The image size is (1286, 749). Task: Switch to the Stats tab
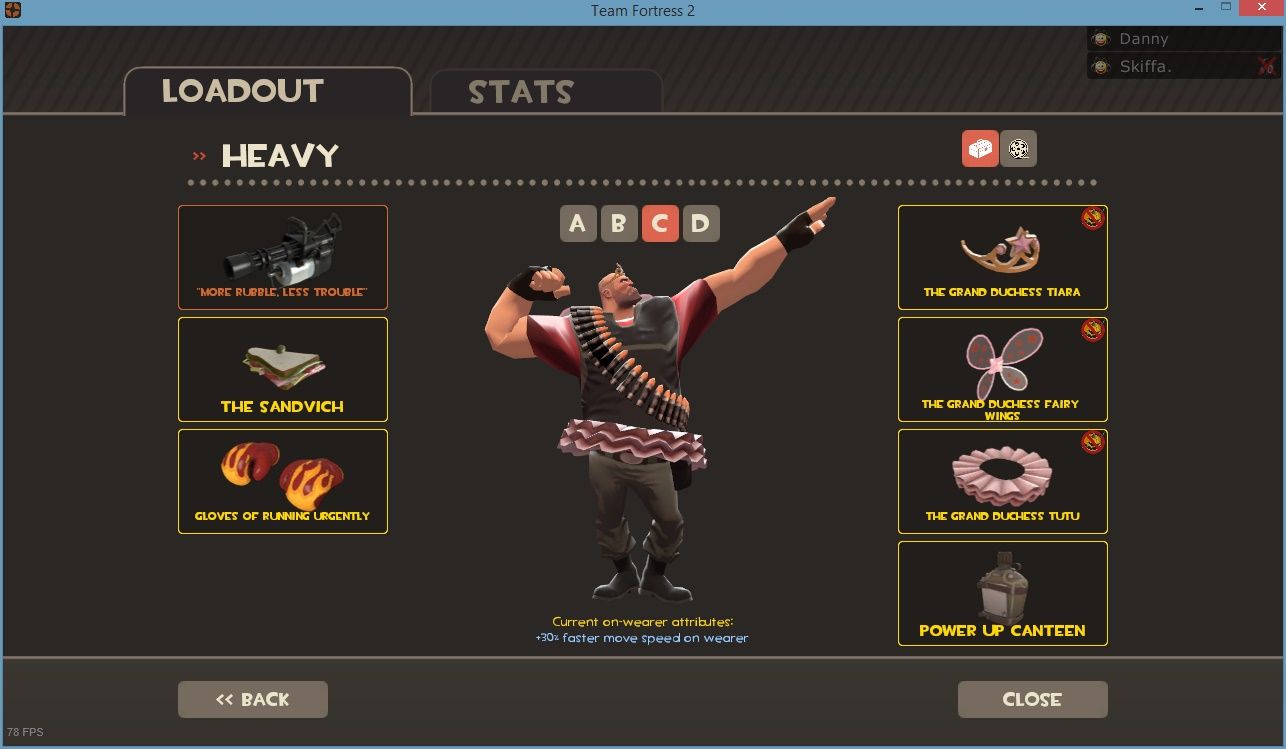(545, 92)
